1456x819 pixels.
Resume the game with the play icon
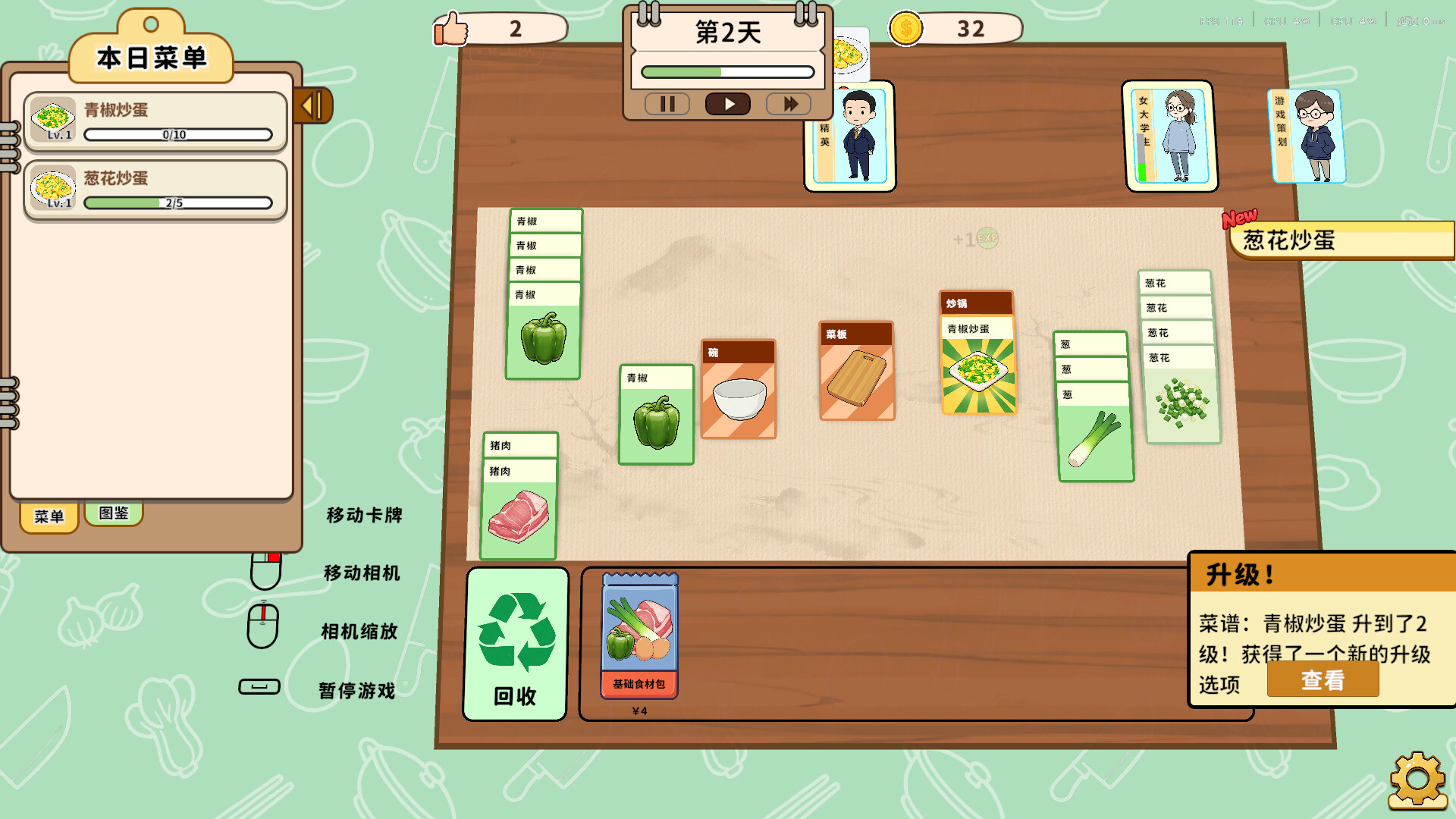point(727,104)
